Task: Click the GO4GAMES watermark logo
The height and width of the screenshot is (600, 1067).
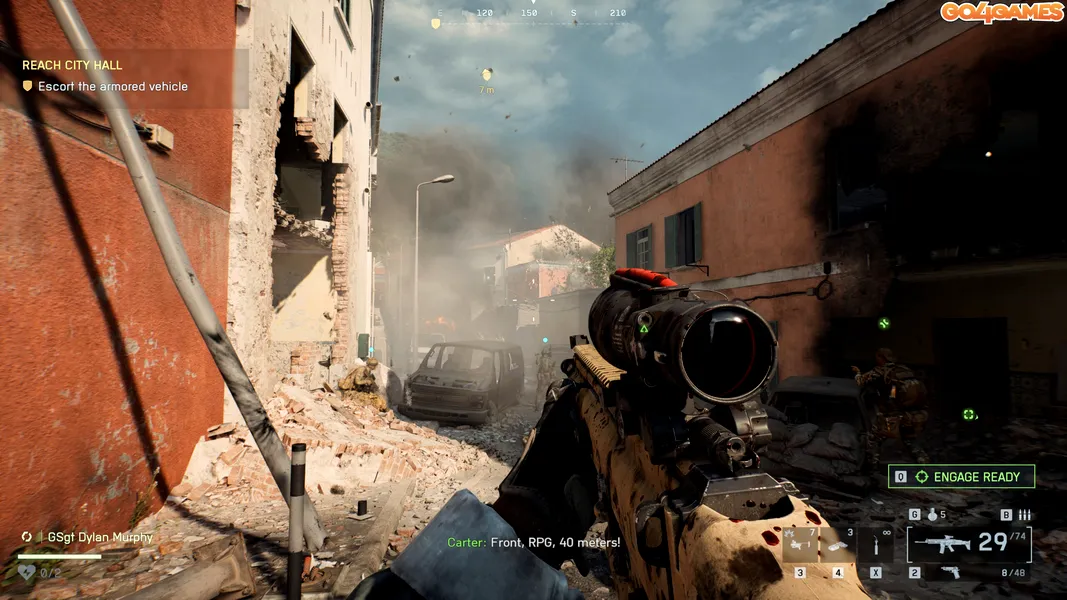Action: pyautogui.click(x=1000, y=12)
